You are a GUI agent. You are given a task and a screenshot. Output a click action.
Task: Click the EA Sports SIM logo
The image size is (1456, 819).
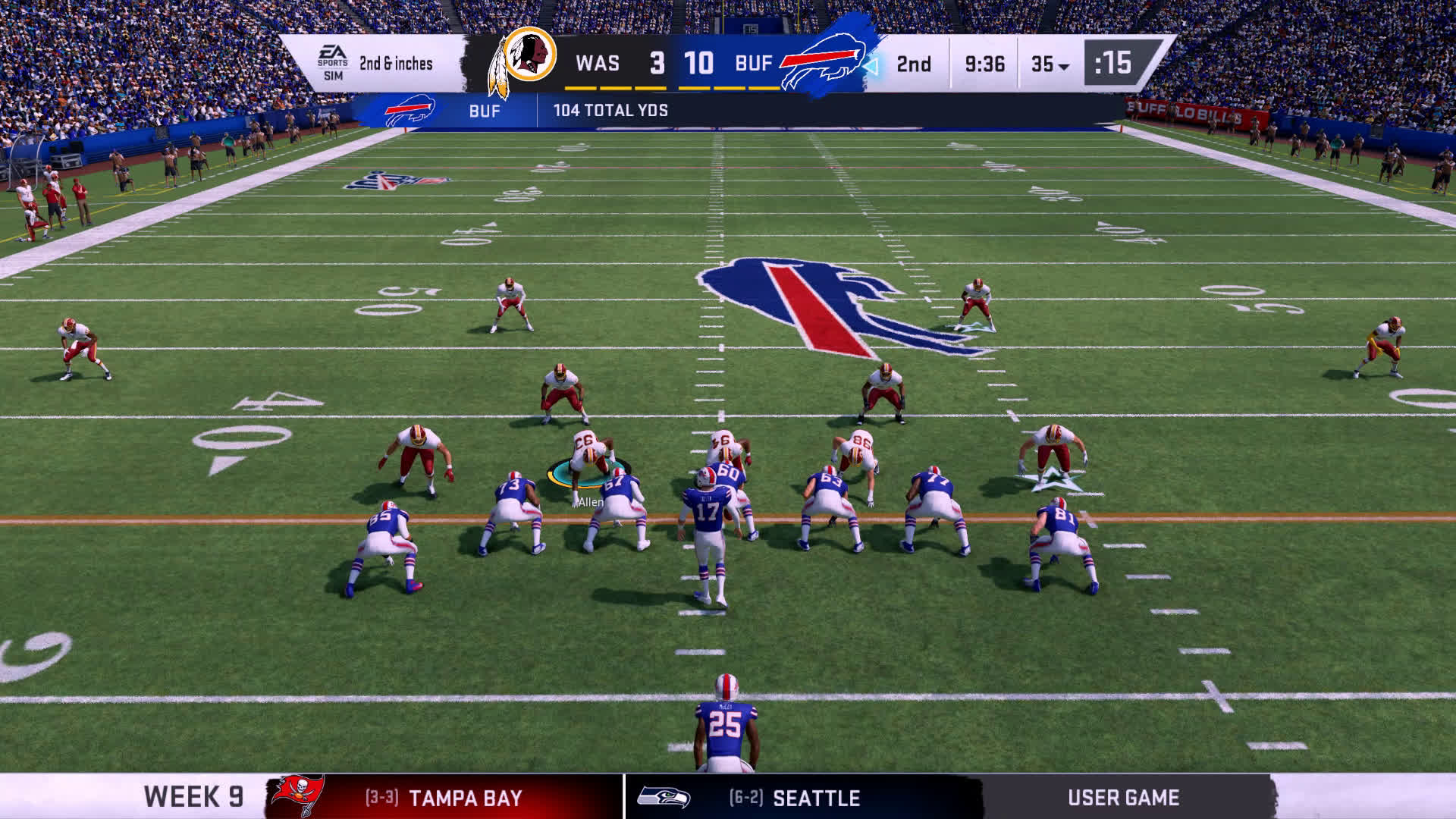tap(333, 64)
